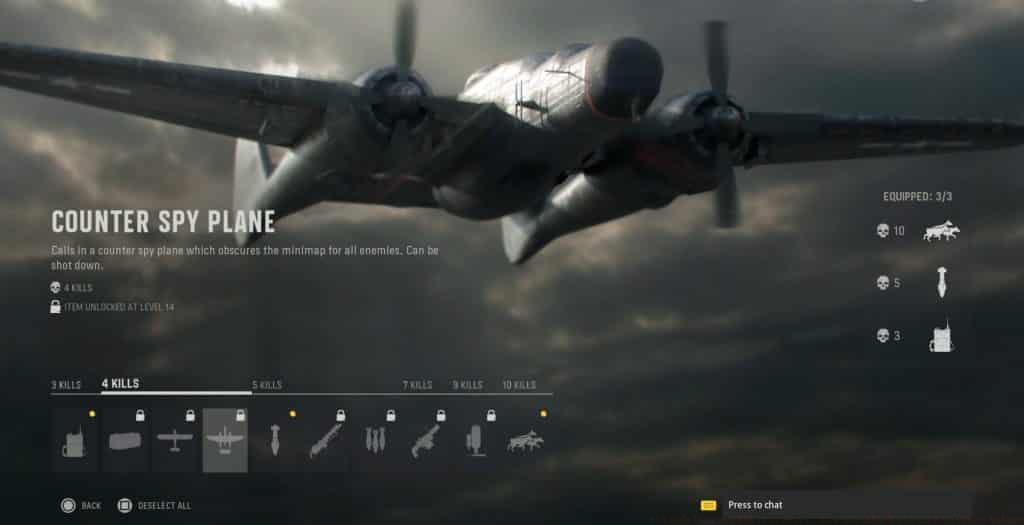Select the locked launcher weapon tile
Screen dimensions: 1024x525
point(325,441)
